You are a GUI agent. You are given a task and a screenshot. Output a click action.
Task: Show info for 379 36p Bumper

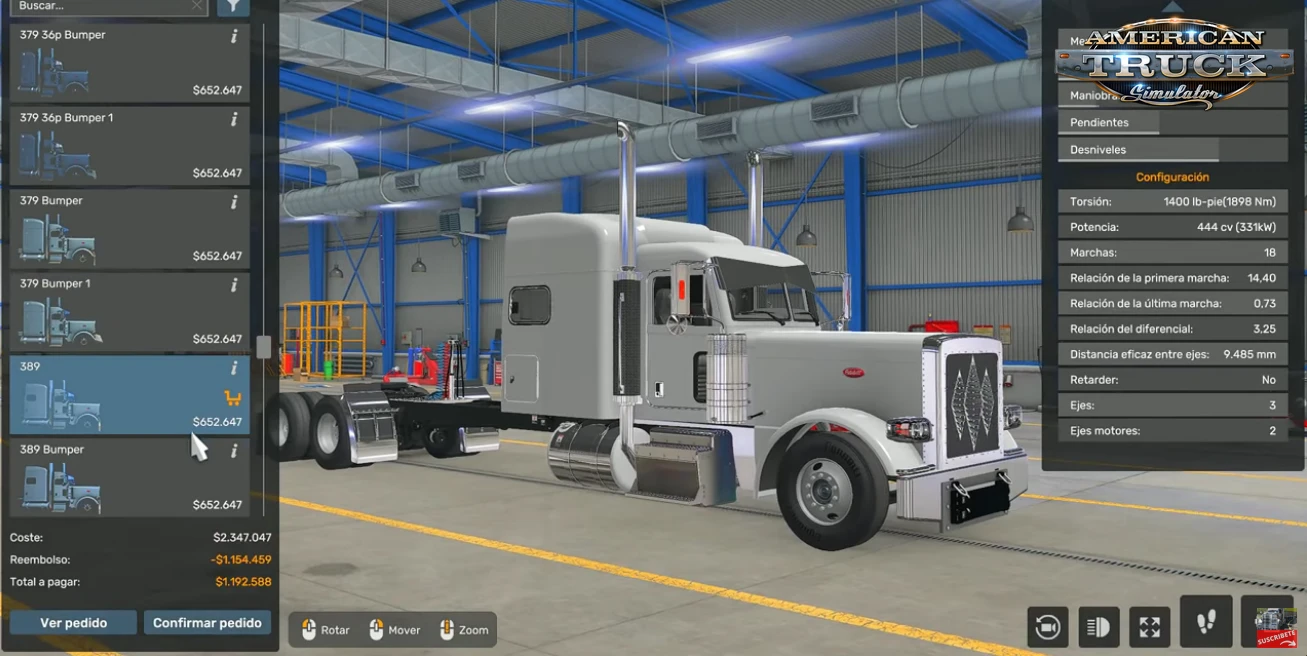pyautogui.click(x=234, y=36)
